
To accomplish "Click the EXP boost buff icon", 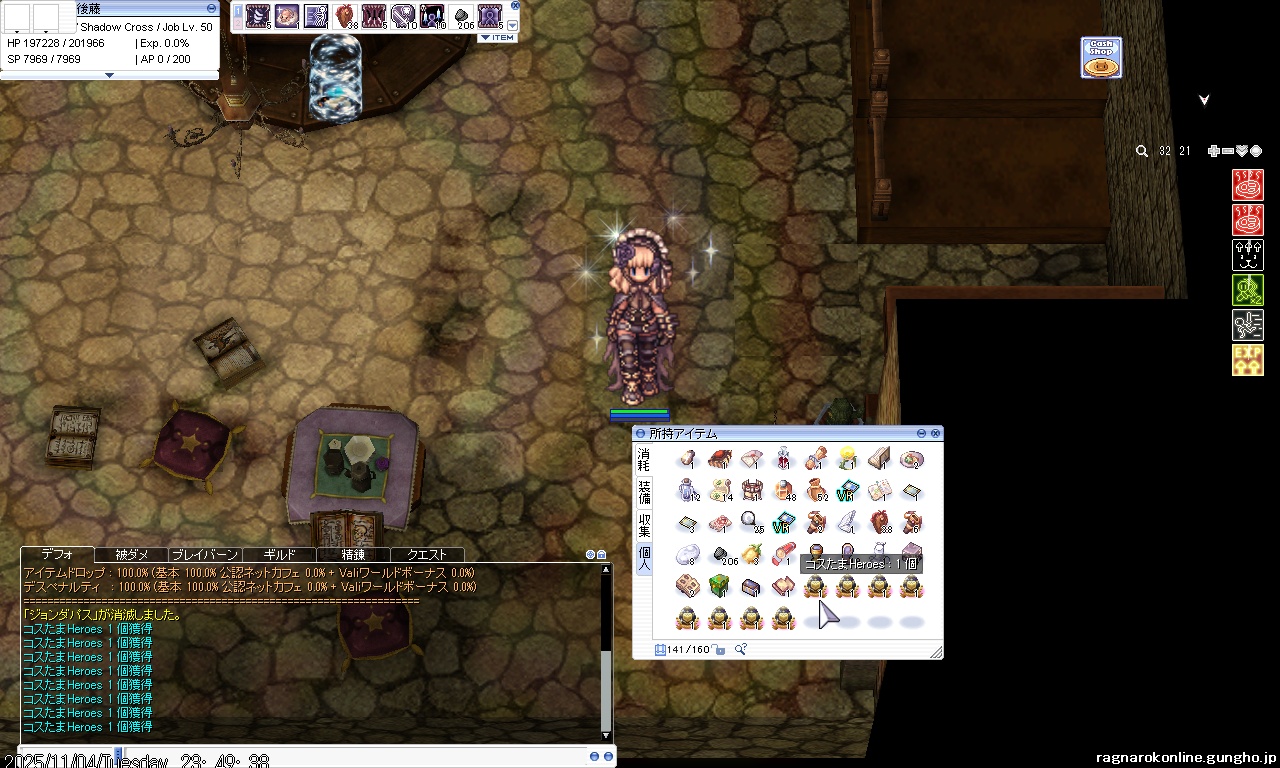I will [1247, 360].
